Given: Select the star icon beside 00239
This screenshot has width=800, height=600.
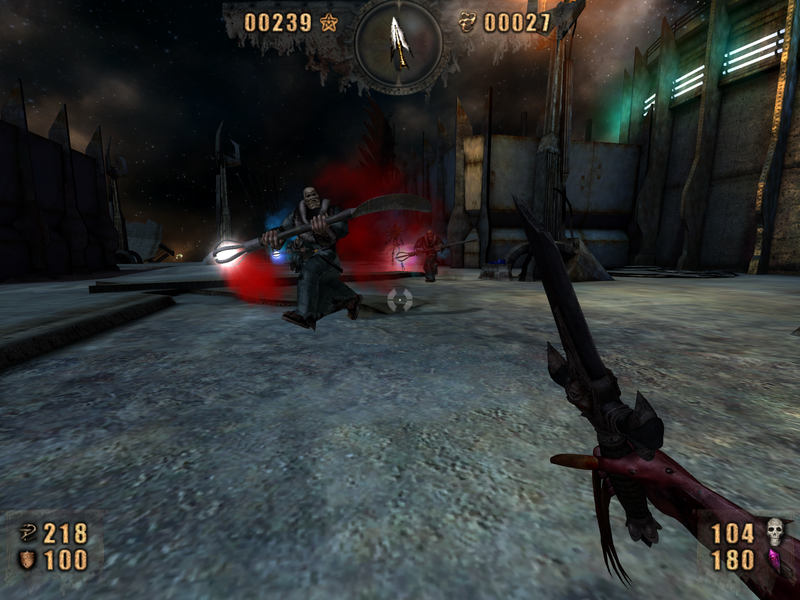Looking at the screenshot, I should (x=328, y=22).
